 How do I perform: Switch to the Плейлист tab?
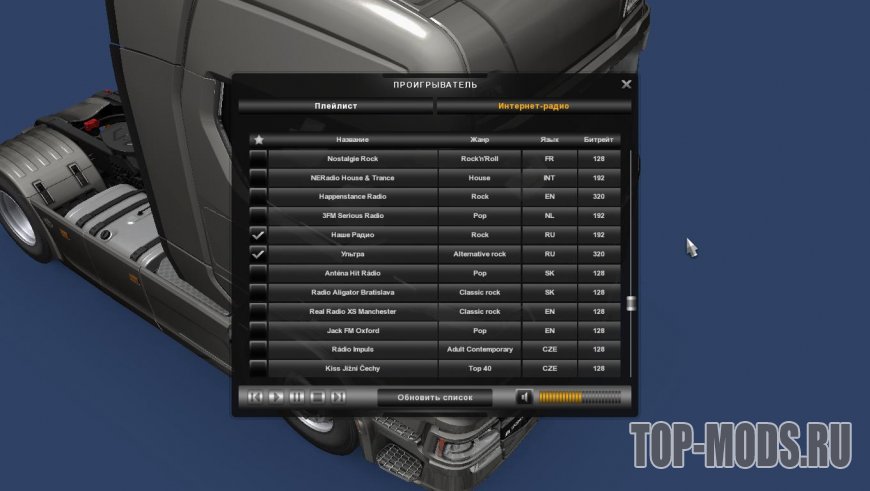pyautogui.click(x=336, y=105)
